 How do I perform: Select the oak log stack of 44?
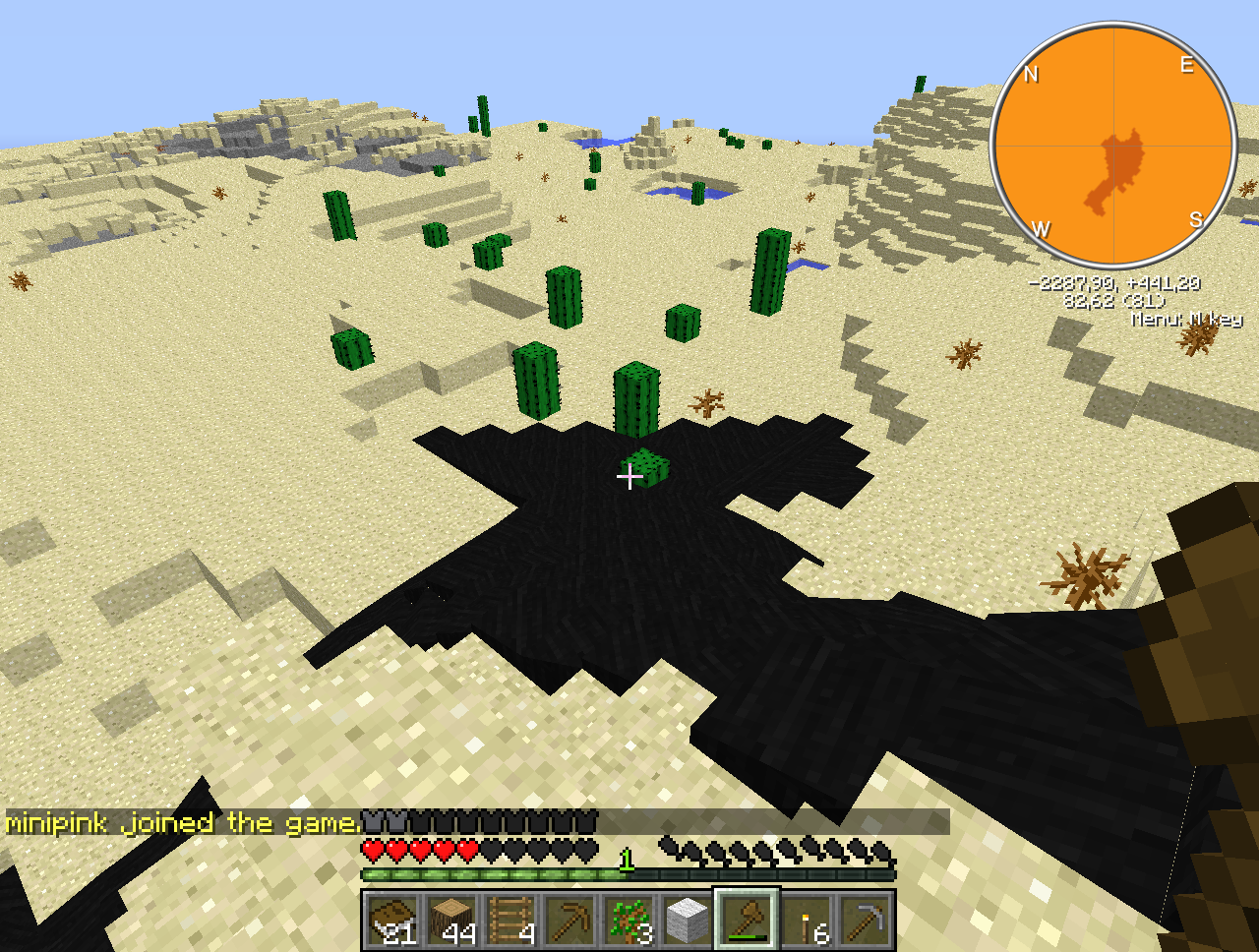(x=452, y=921)
